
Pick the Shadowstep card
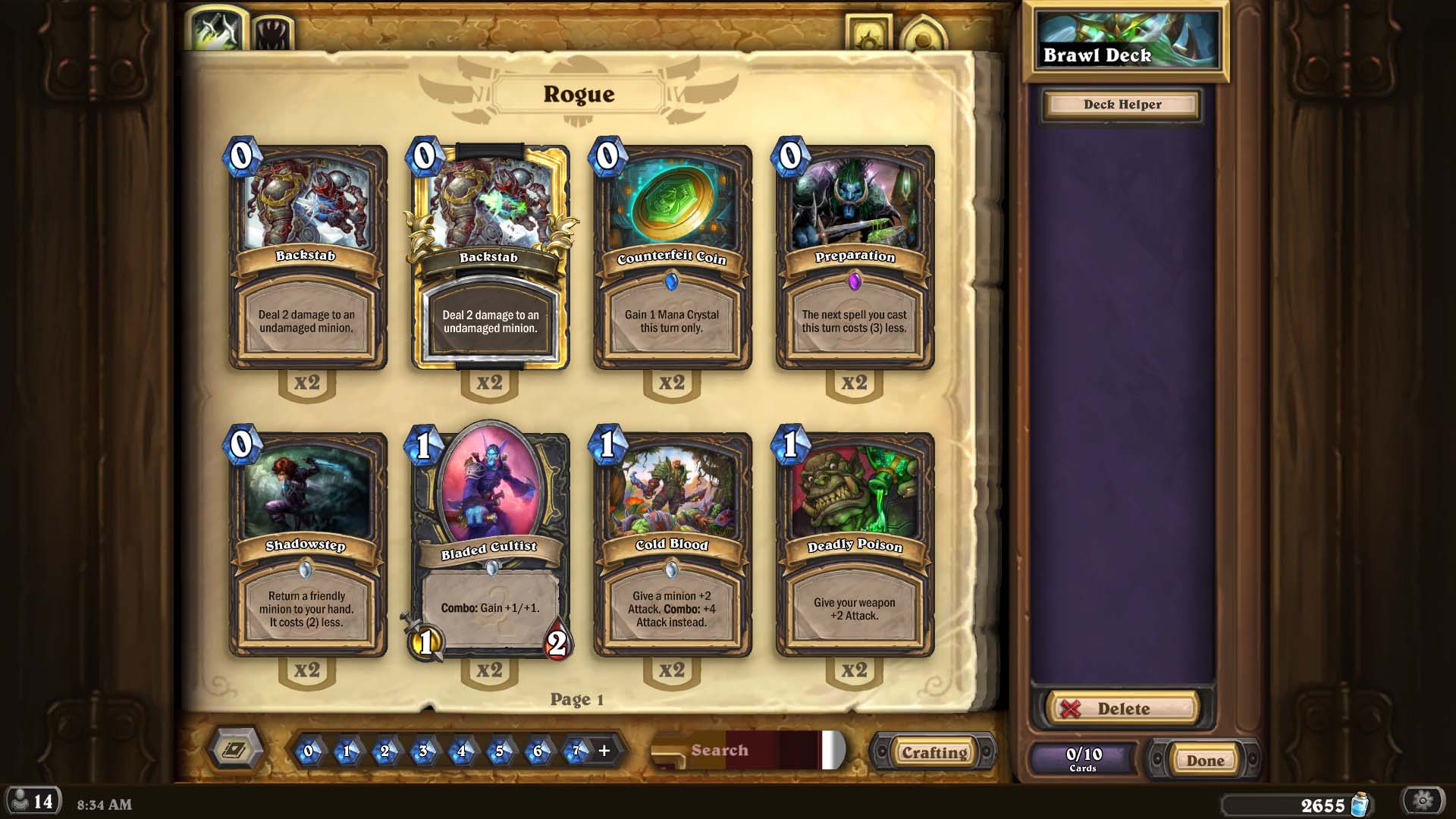[307, 544]
